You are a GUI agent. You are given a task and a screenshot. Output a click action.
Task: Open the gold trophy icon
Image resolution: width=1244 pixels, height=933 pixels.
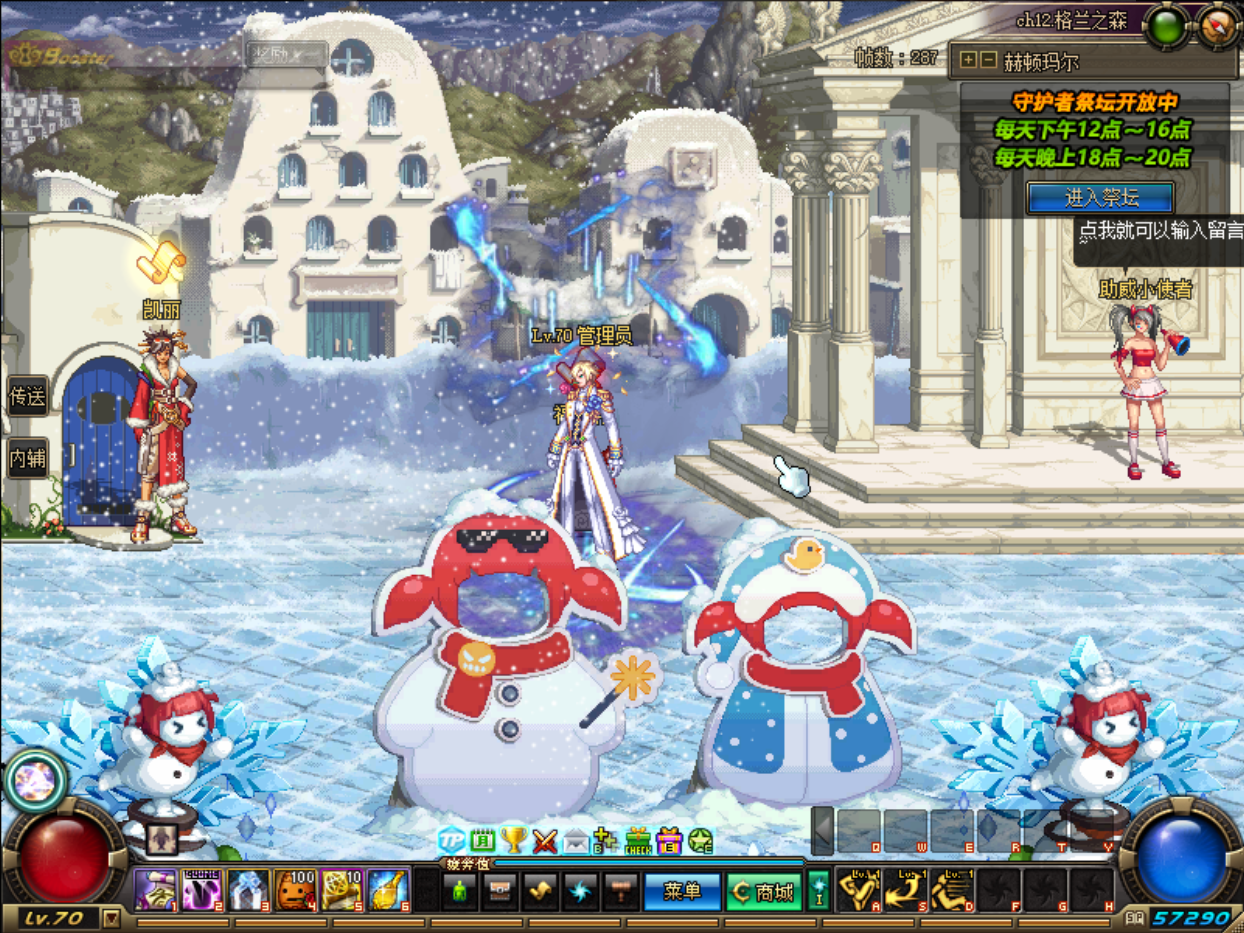[514, 841]
